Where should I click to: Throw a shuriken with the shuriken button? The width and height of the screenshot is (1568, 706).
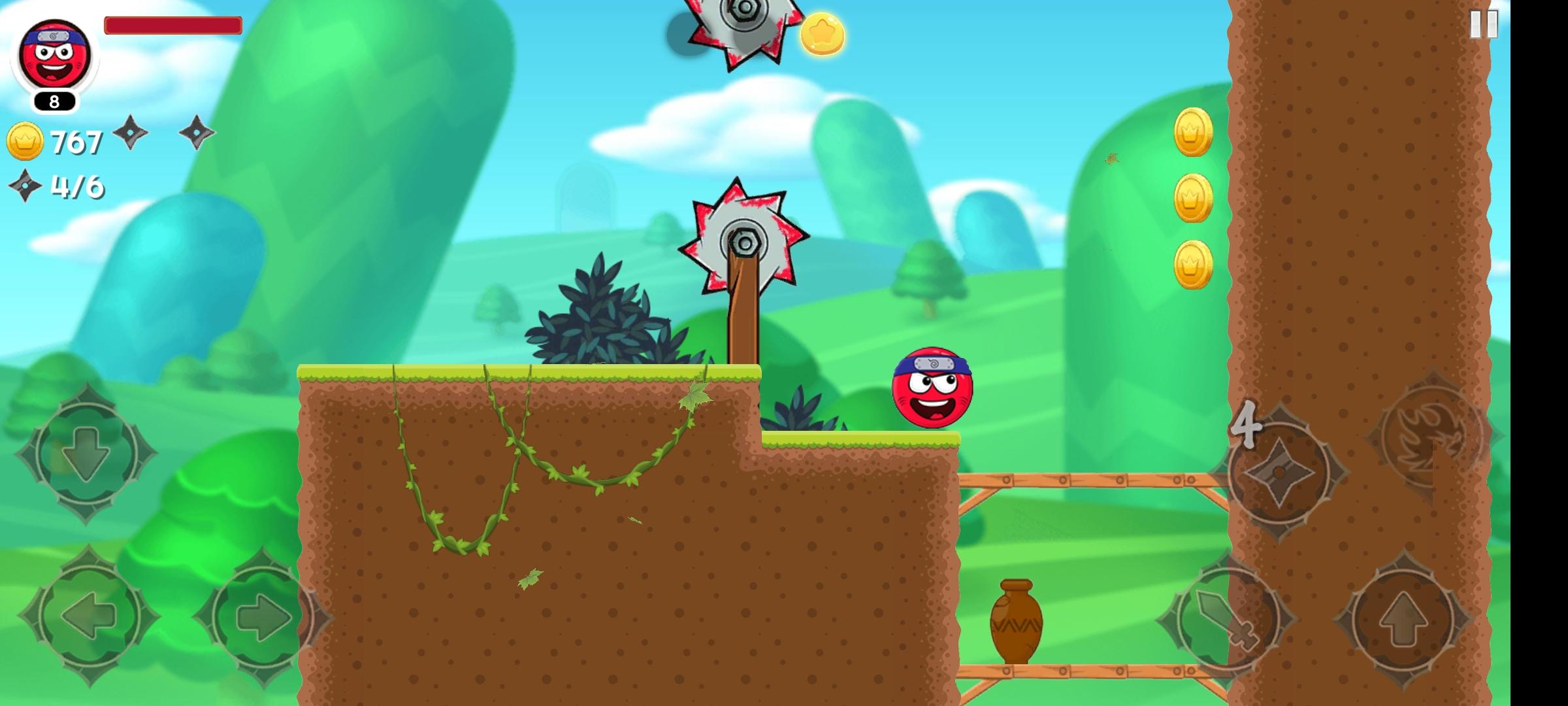point(1279,472)
